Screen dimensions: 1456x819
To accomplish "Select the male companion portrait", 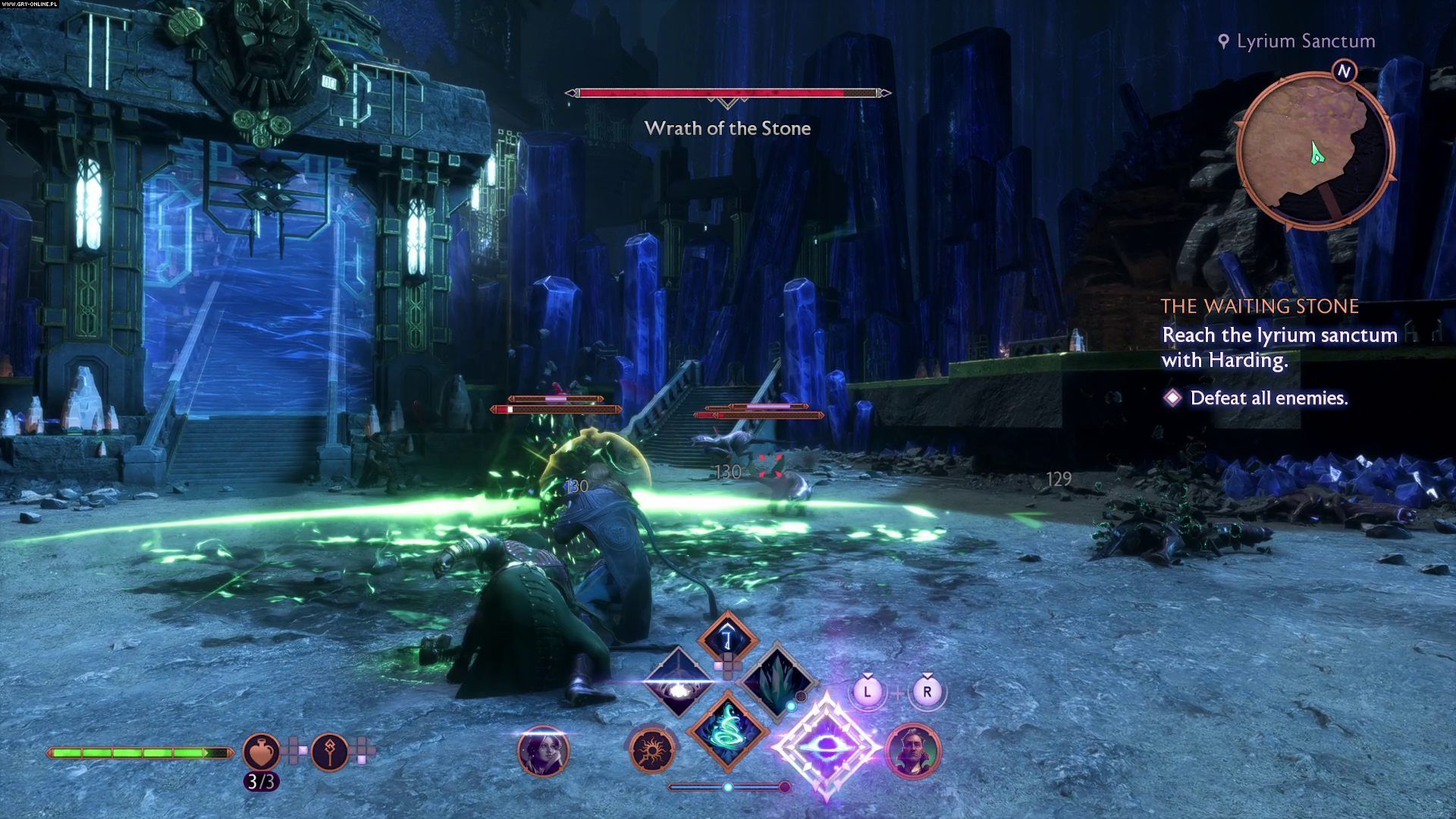I will 913,751.
